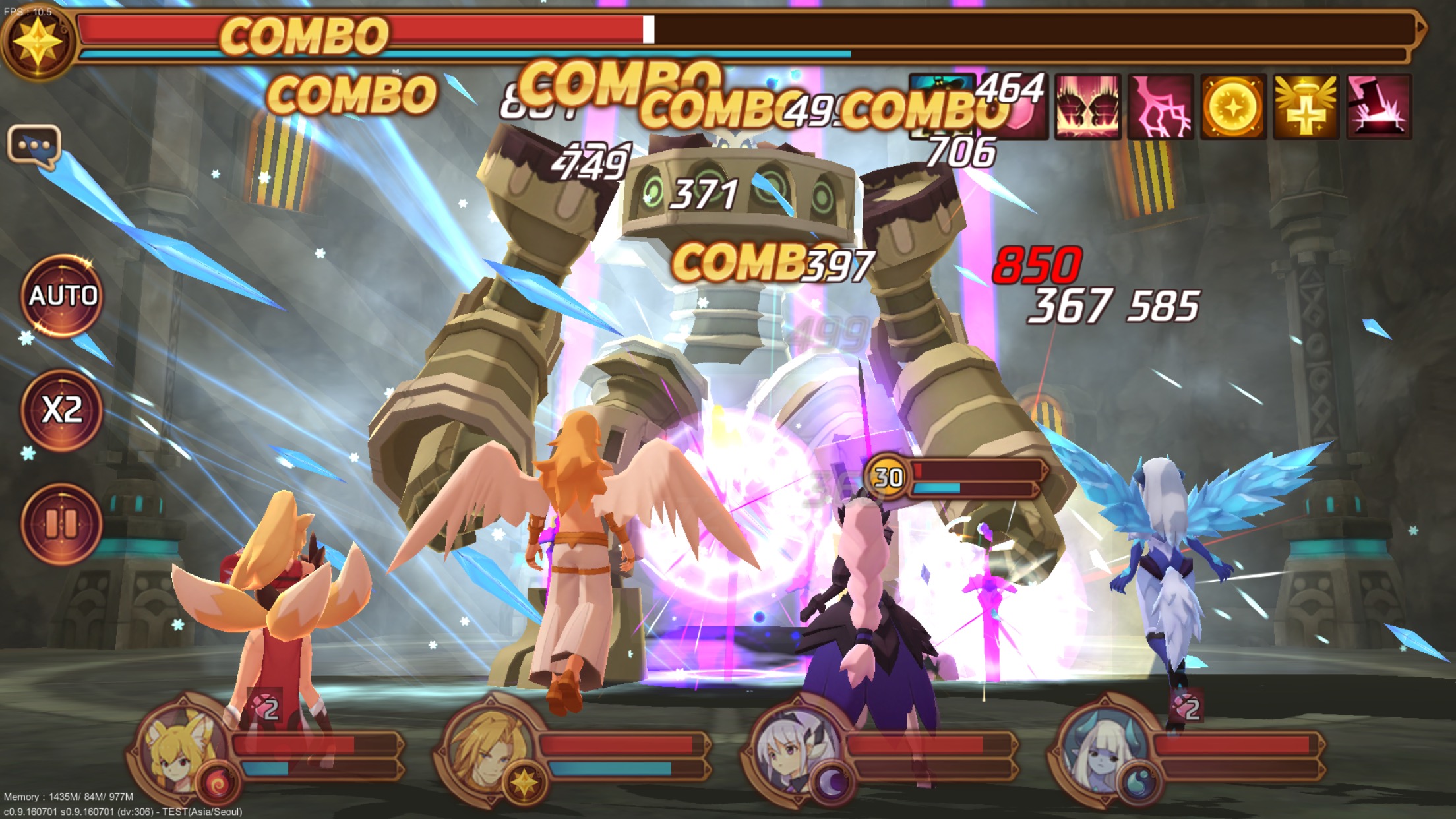
Task: Use the hammer strike skill icon
Action: point(1378,107)
